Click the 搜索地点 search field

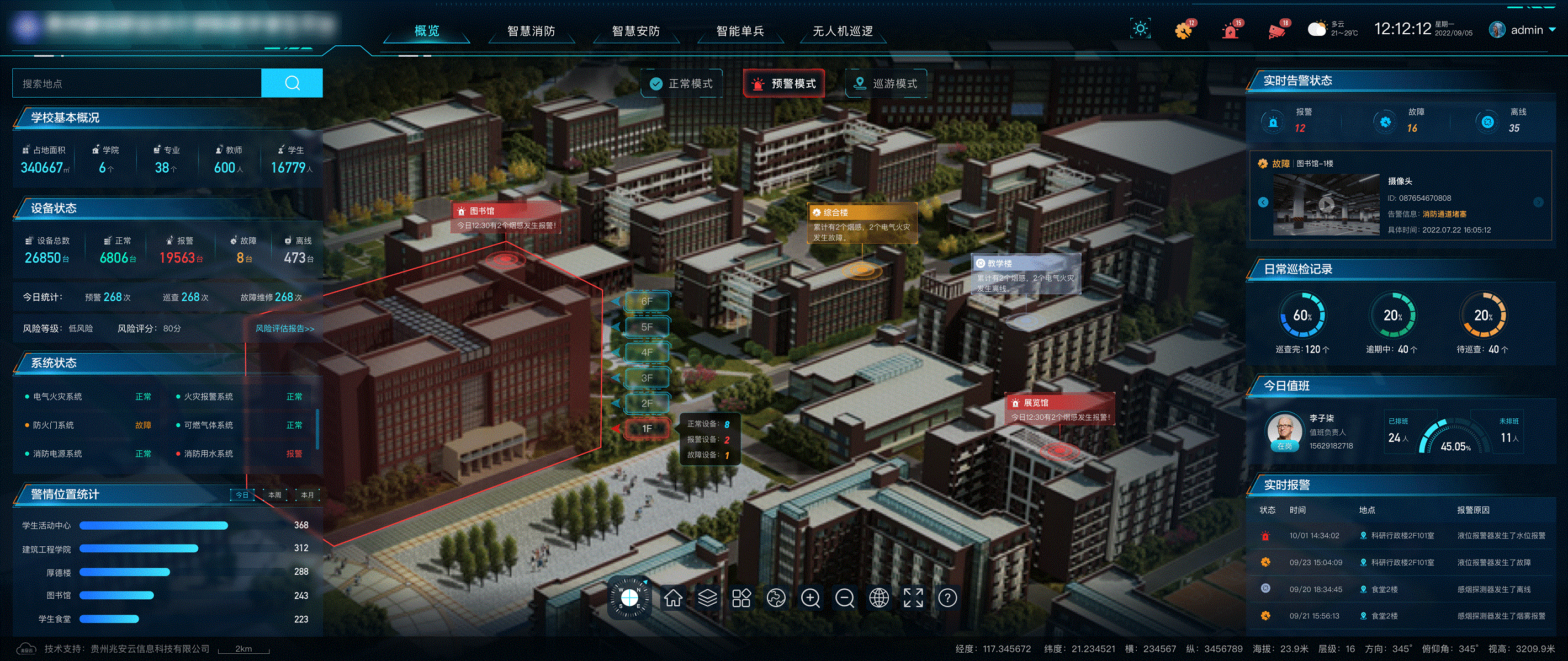(137, 83)
